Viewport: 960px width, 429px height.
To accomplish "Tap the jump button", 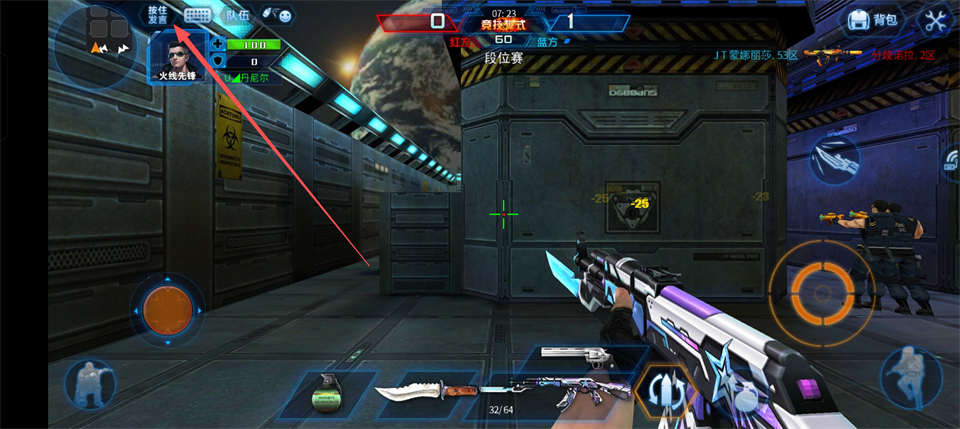I will [x=910, y=376].
